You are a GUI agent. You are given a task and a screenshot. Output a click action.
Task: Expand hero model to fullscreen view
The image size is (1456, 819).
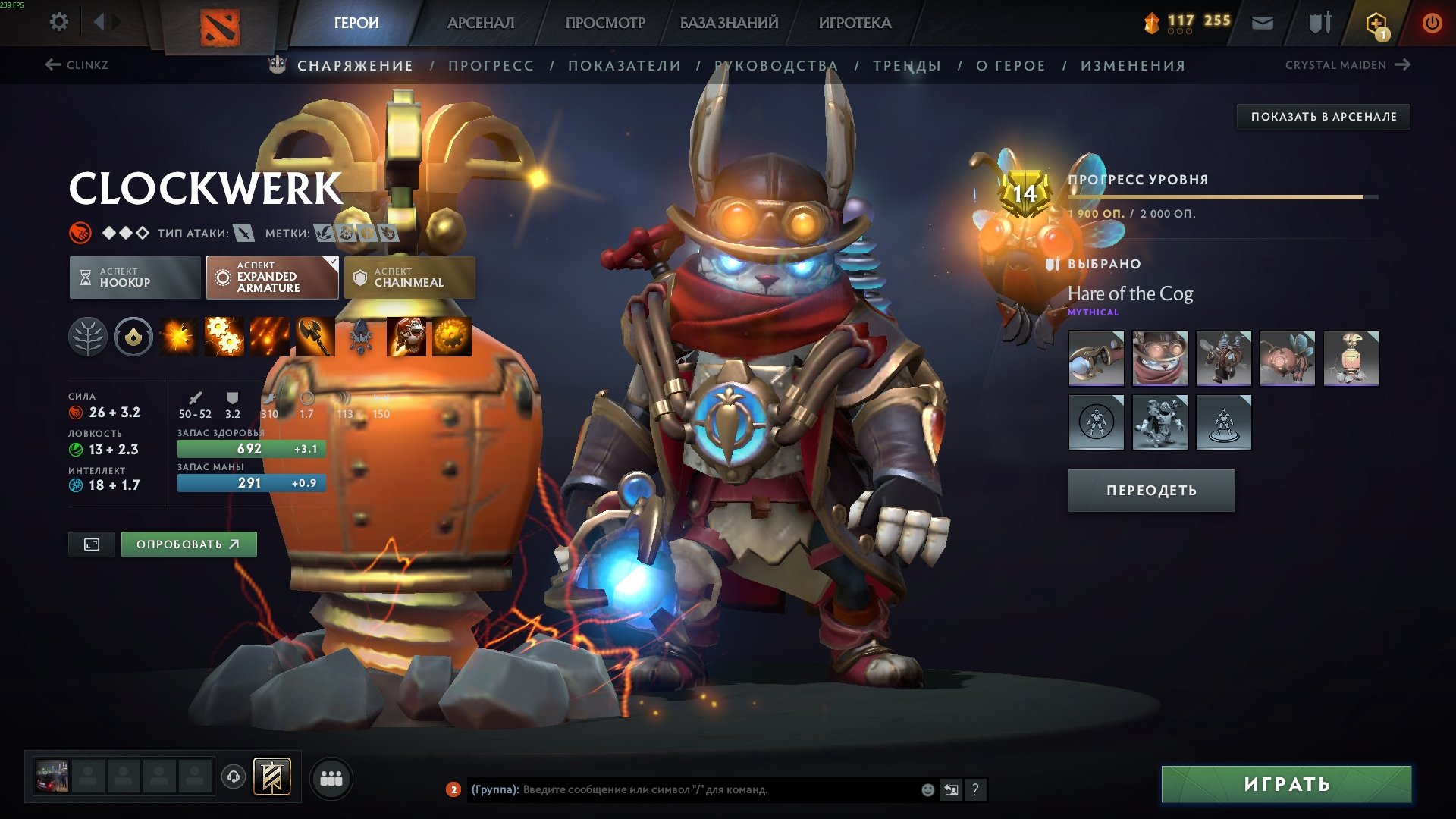coord(91,544)
